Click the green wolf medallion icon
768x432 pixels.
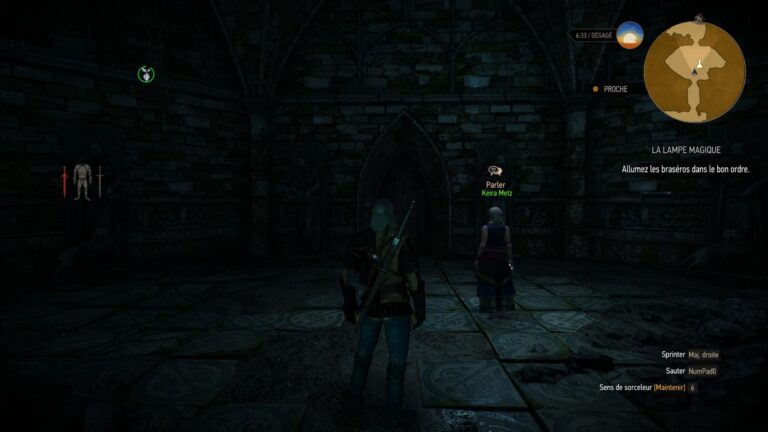coord(147,73)
